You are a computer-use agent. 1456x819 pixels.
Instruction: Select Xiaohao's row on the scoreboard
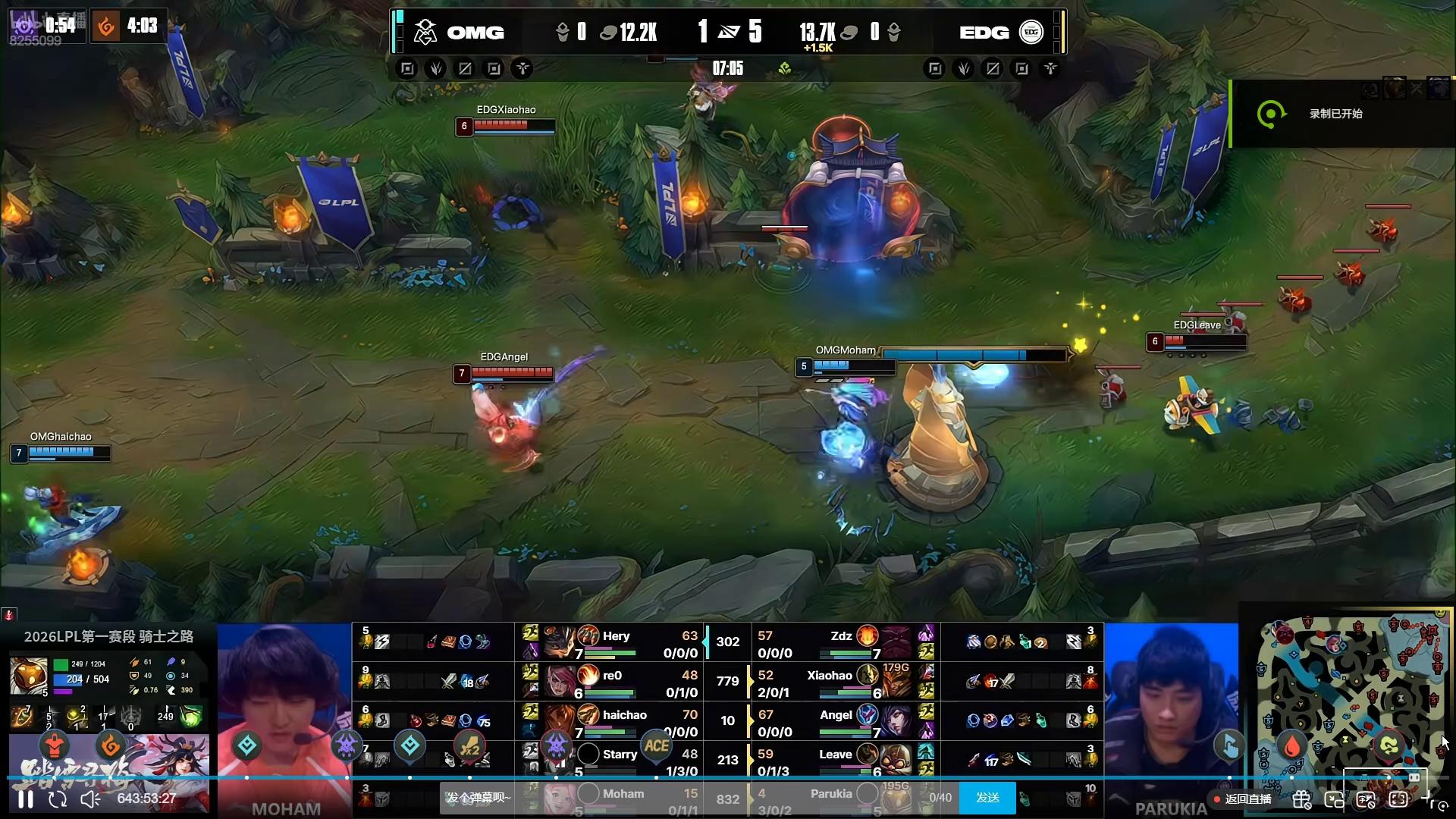click(x=828, y=682)
